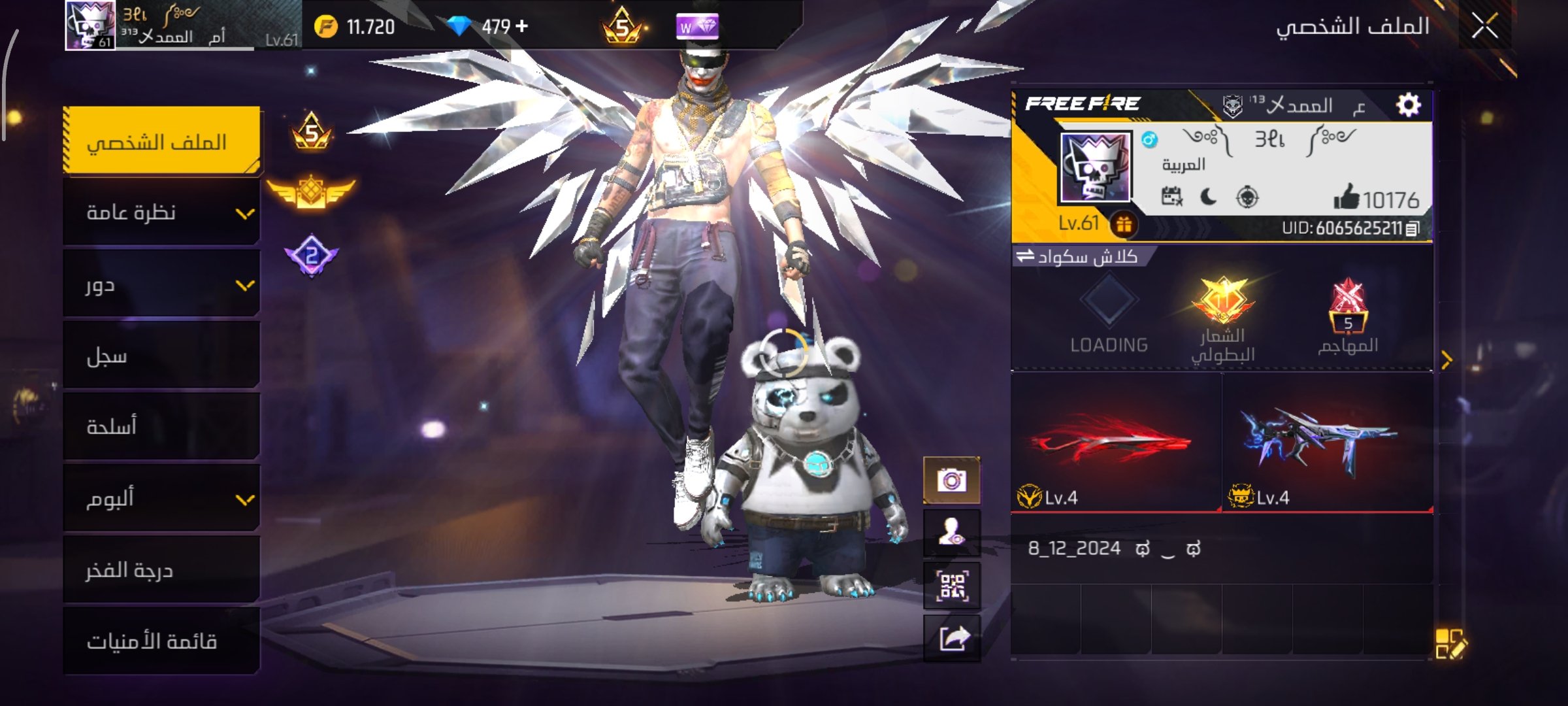Image resolution: width=1568 pixels, height=706 pixels.
Task: Edit the profile showcase layout icon
Action: [1450, 644]
